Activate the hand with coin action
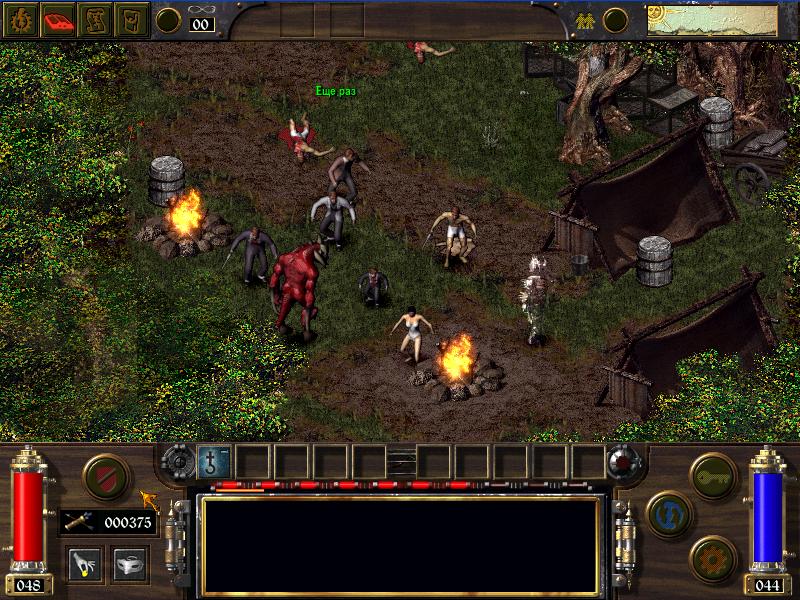 [x=83, y=563]
